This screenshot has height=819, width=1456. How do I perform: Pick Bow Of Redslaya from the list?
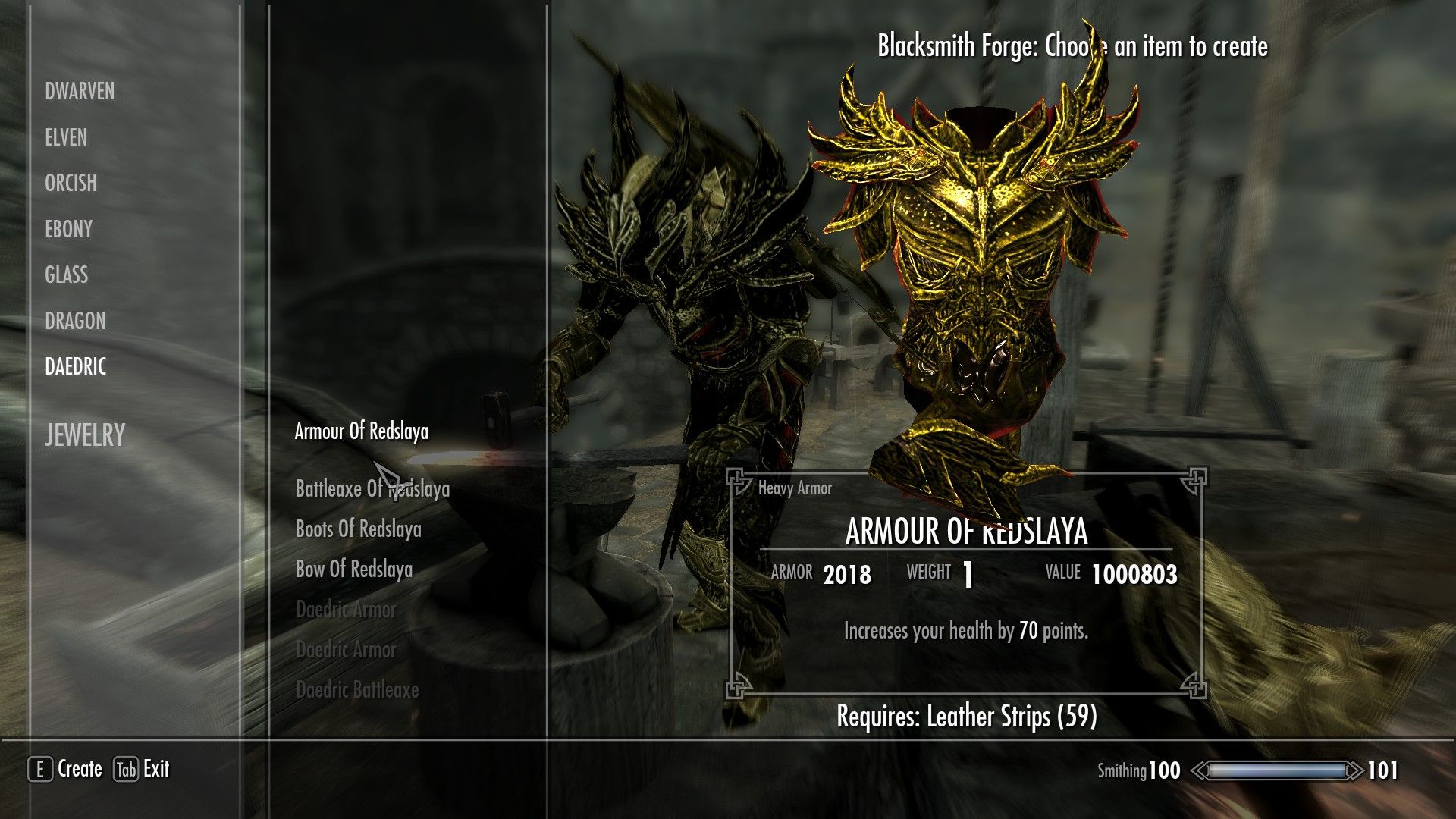coord(354,570)
